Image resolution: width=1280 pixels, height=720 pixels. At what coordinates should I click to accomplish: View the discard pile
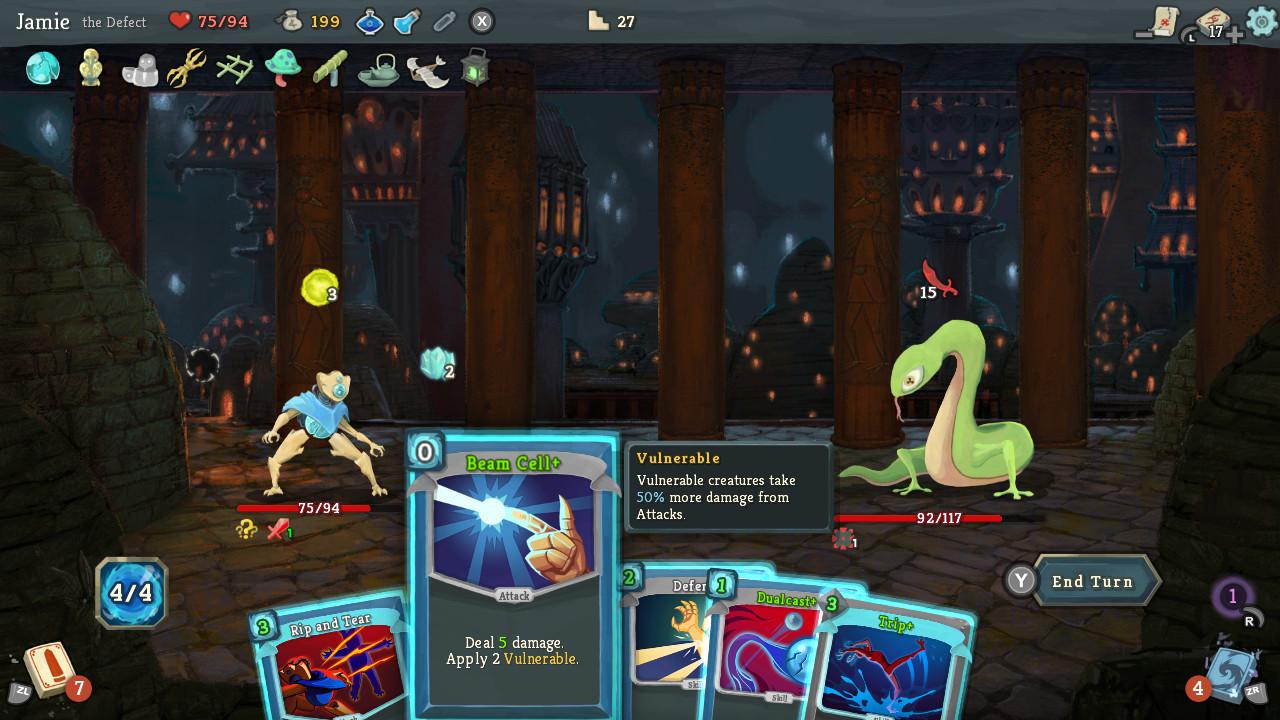(1230, 670)
